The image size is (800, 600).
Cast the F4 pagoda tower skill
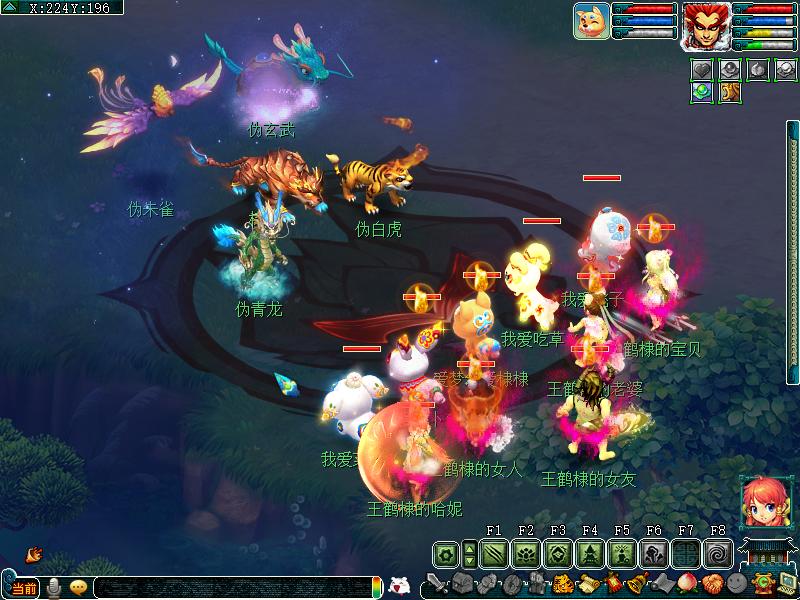pos(590,553)
